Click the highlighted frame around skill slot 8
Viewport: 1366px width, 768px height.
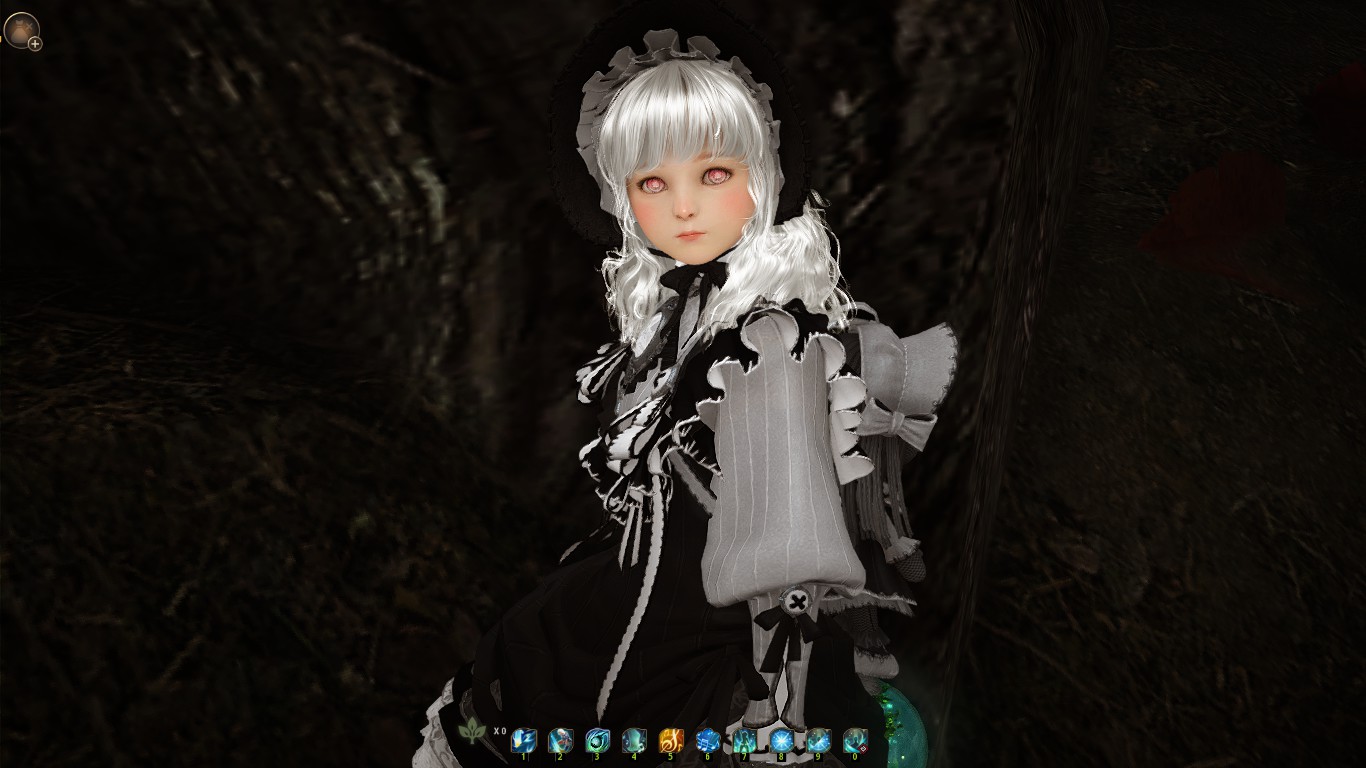click(x=781, y=741)
